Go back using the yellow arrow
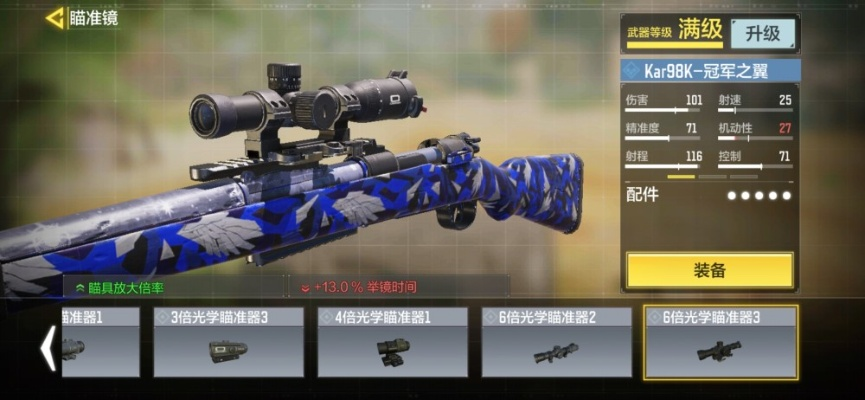Viewport: 865px width, 400px height. click(x=55, y=18)
